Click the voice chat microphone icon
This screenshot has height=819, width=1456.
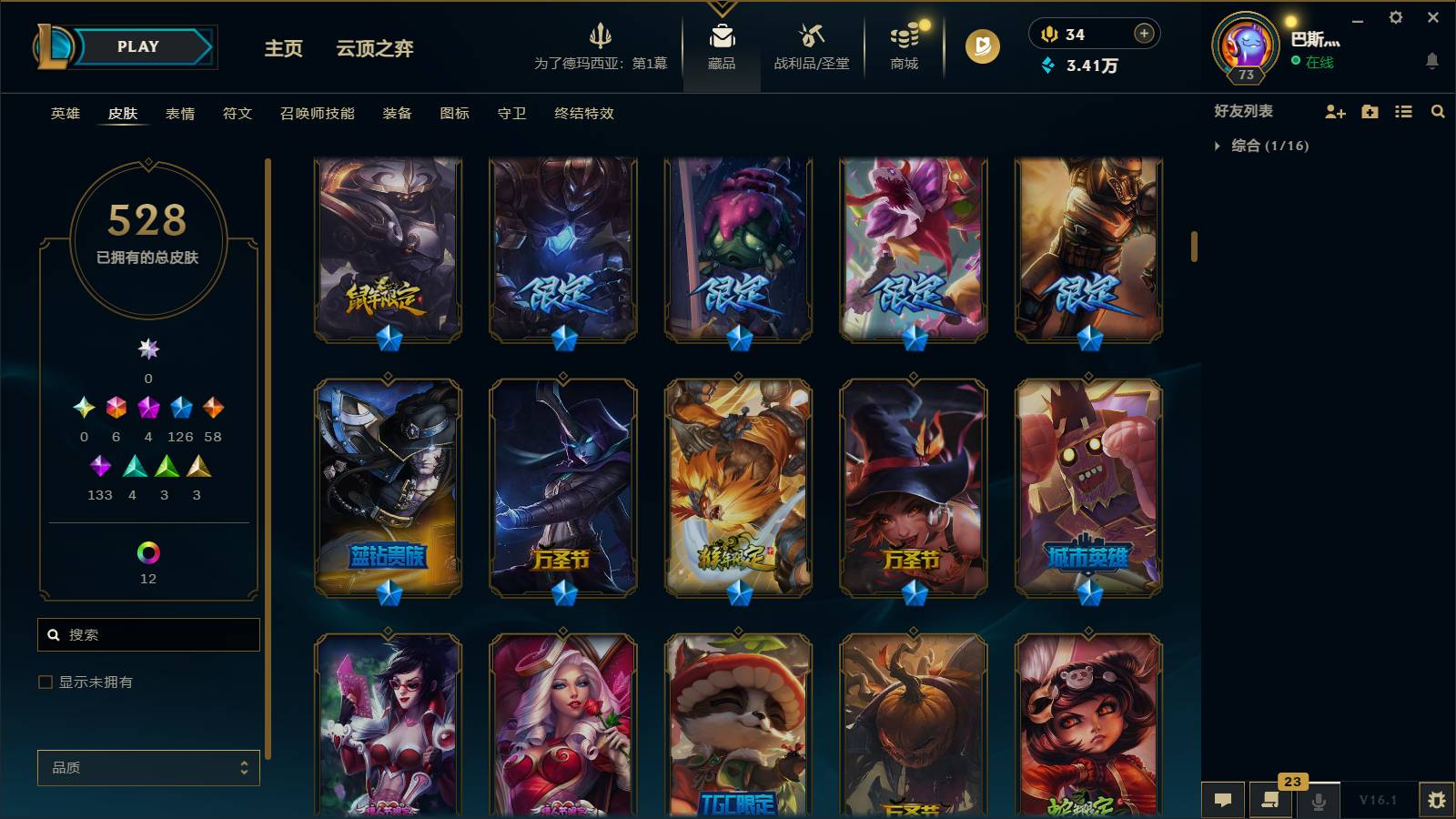tap(1318, 801)
